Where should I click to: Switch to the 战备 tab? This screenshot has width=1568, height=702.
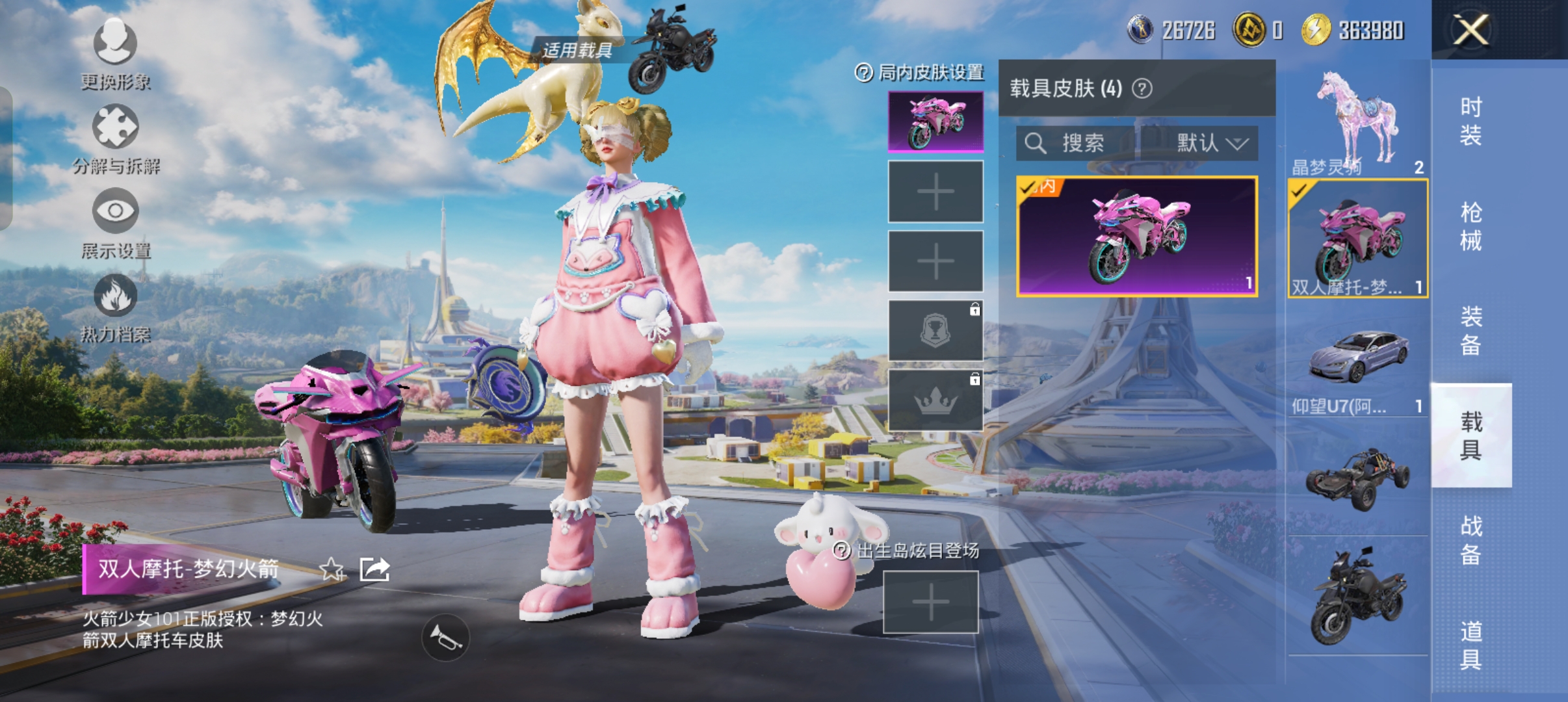tap(1471, 539)
